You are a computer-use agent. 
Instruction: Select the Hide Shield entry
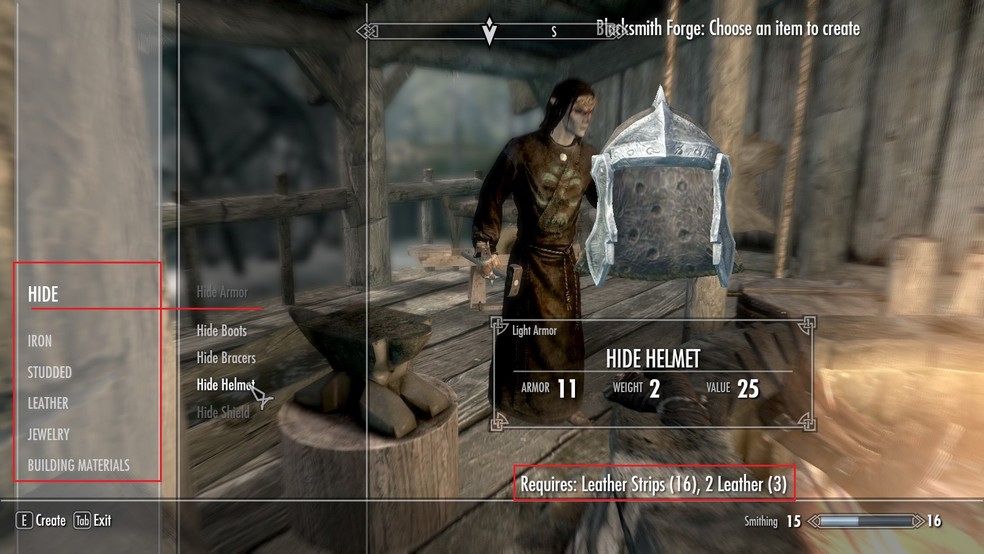click(223, 411)
